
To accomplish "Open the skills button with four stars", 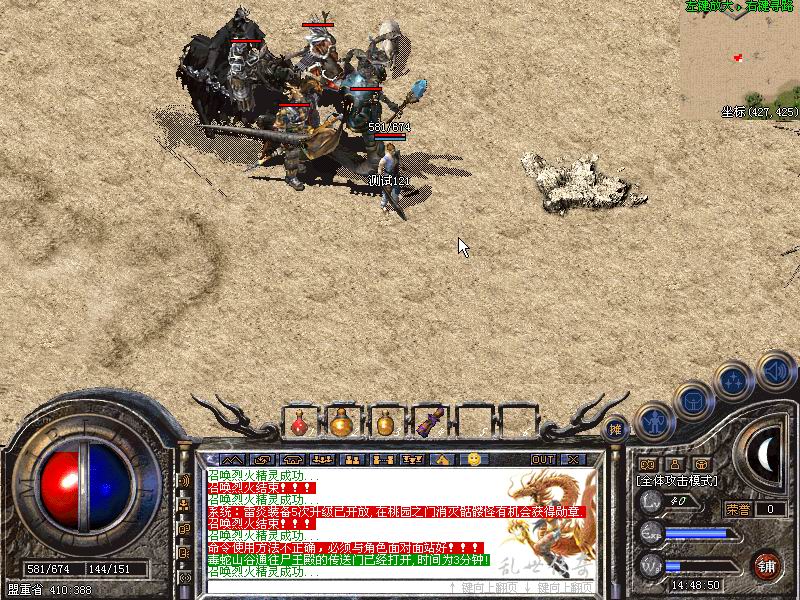I will point(734,380).
